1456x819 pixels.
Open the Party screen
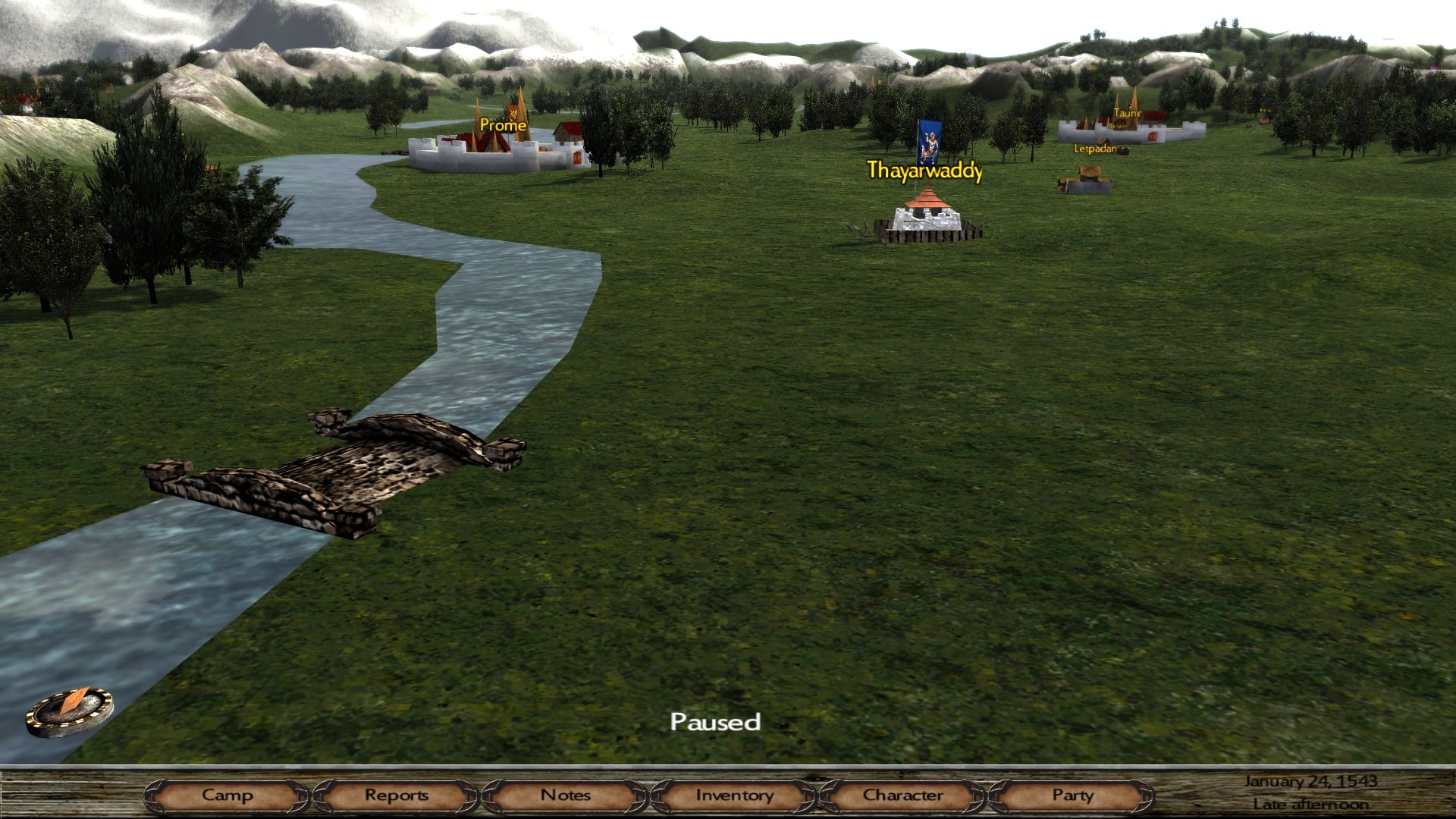[1072, 795]
